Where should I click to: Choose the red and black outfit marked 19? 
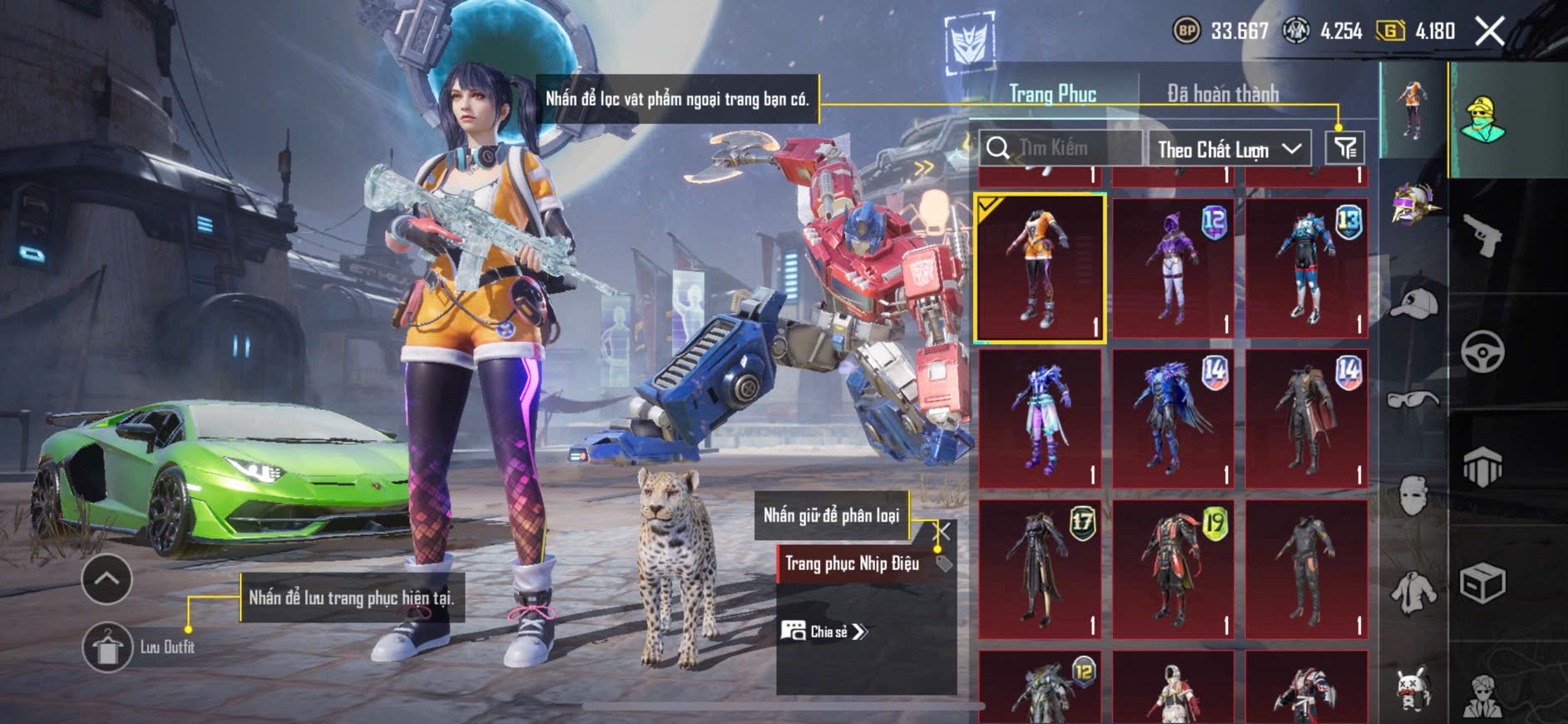point(1173,569)
